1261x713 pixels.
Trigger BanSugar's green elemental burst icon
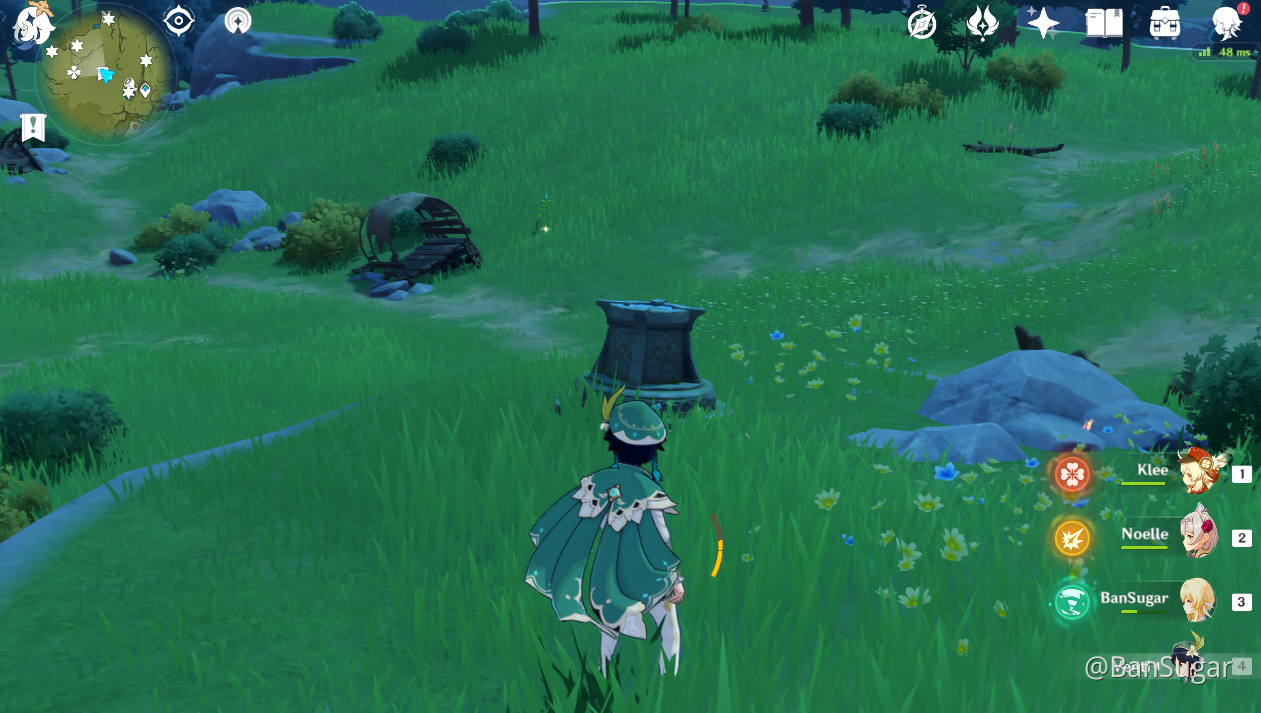click(1072, 602)
